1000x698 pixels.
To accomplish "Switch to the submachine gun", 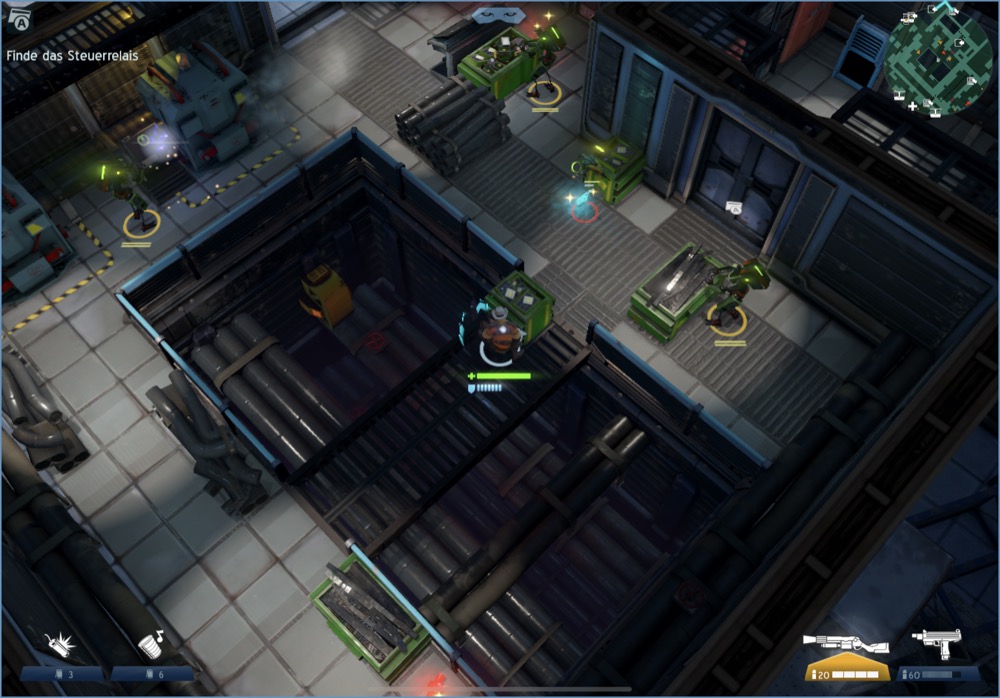I will pyautogui.click(x=937, y=644).
